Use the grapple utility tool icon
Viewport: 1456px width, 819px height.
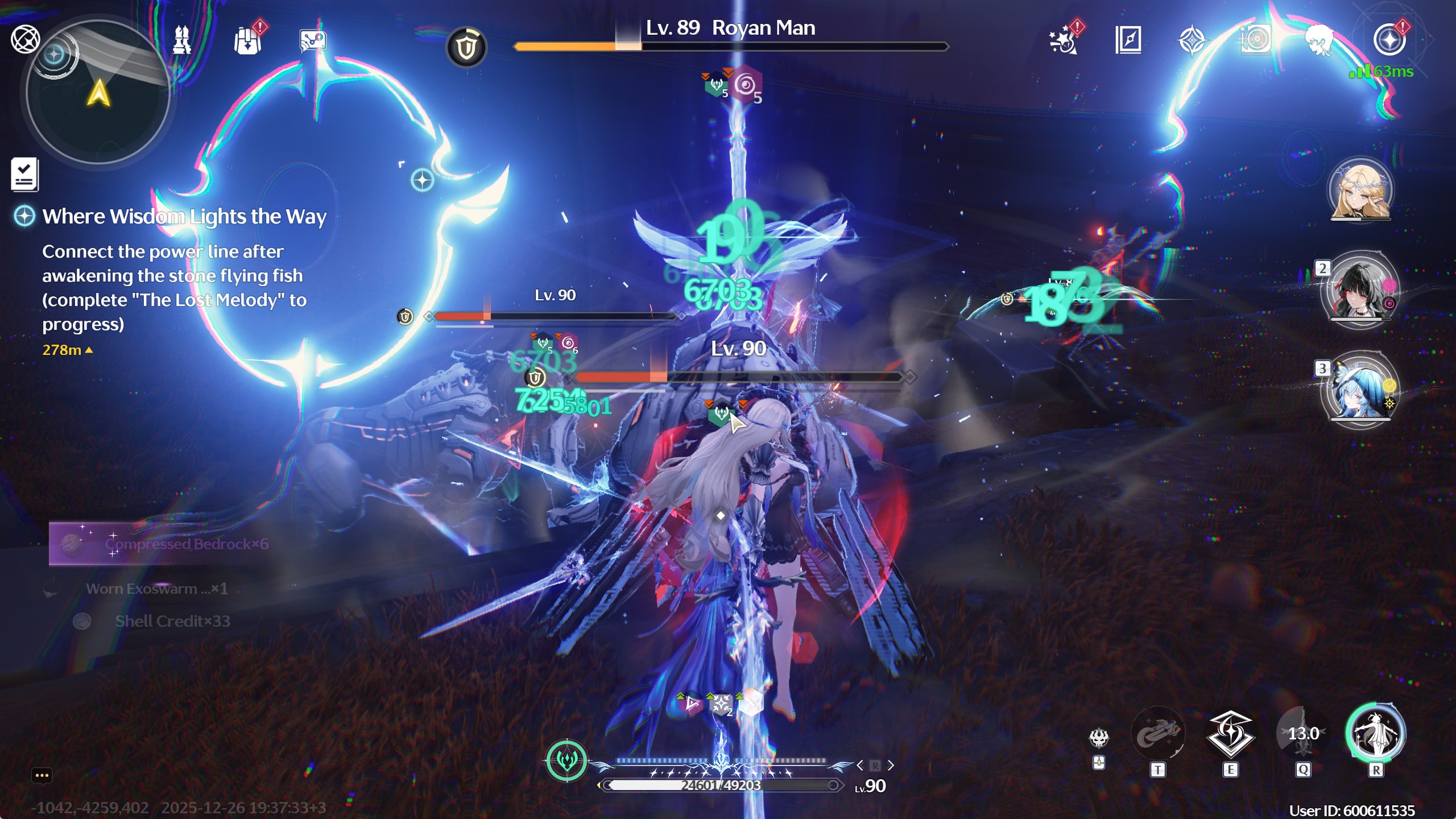(x=1158, y=734)
